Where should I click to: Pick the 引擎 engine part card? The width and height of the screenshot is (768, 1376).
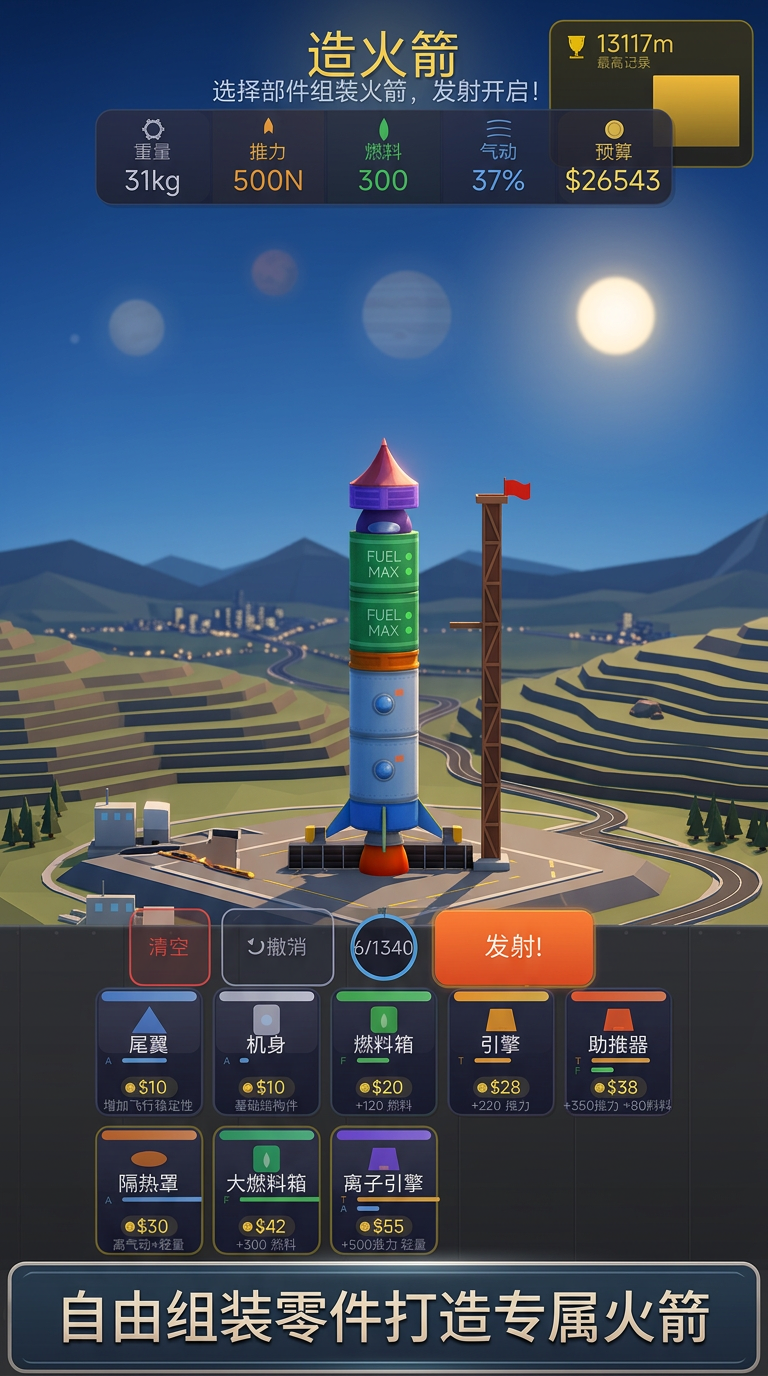tap(501, 1051)
